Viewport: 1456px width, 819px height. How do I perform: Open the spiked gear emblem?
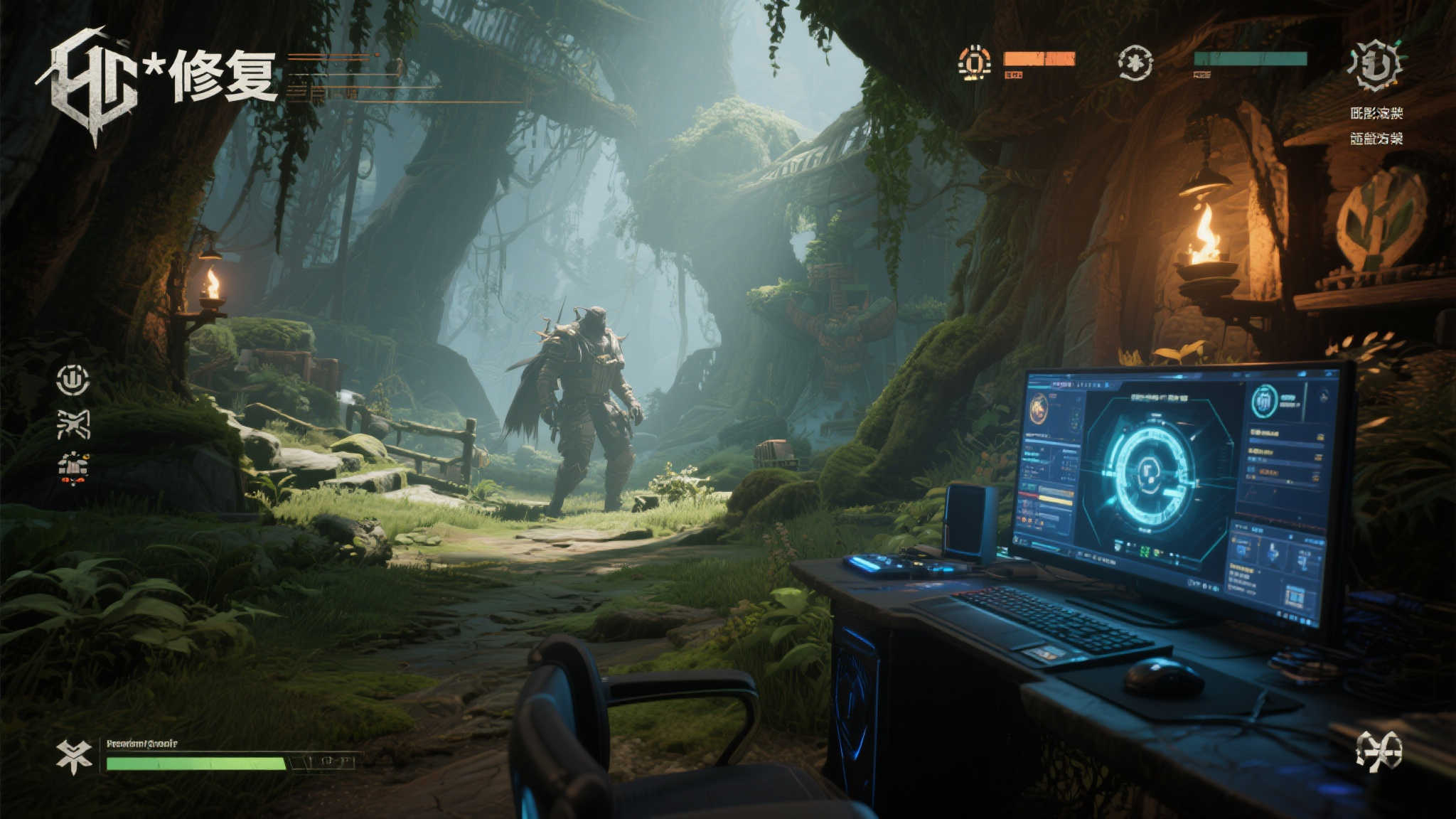pos(1375,65)
